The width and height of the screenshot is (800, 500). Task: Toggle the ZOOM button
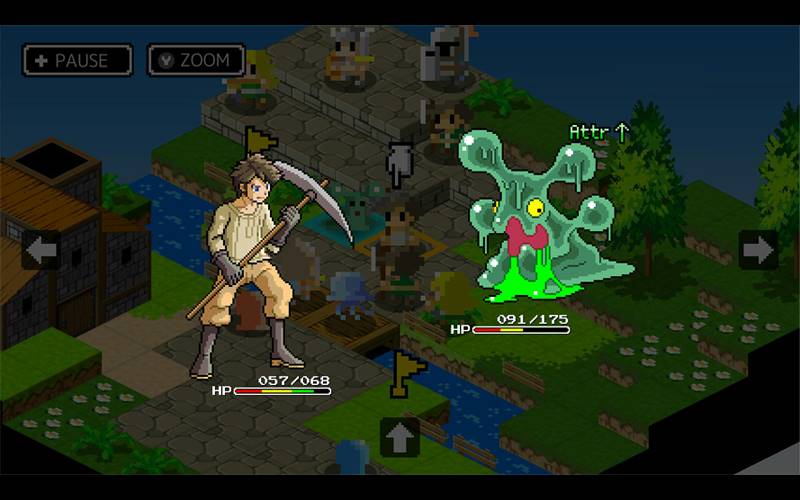pos(196,60)
